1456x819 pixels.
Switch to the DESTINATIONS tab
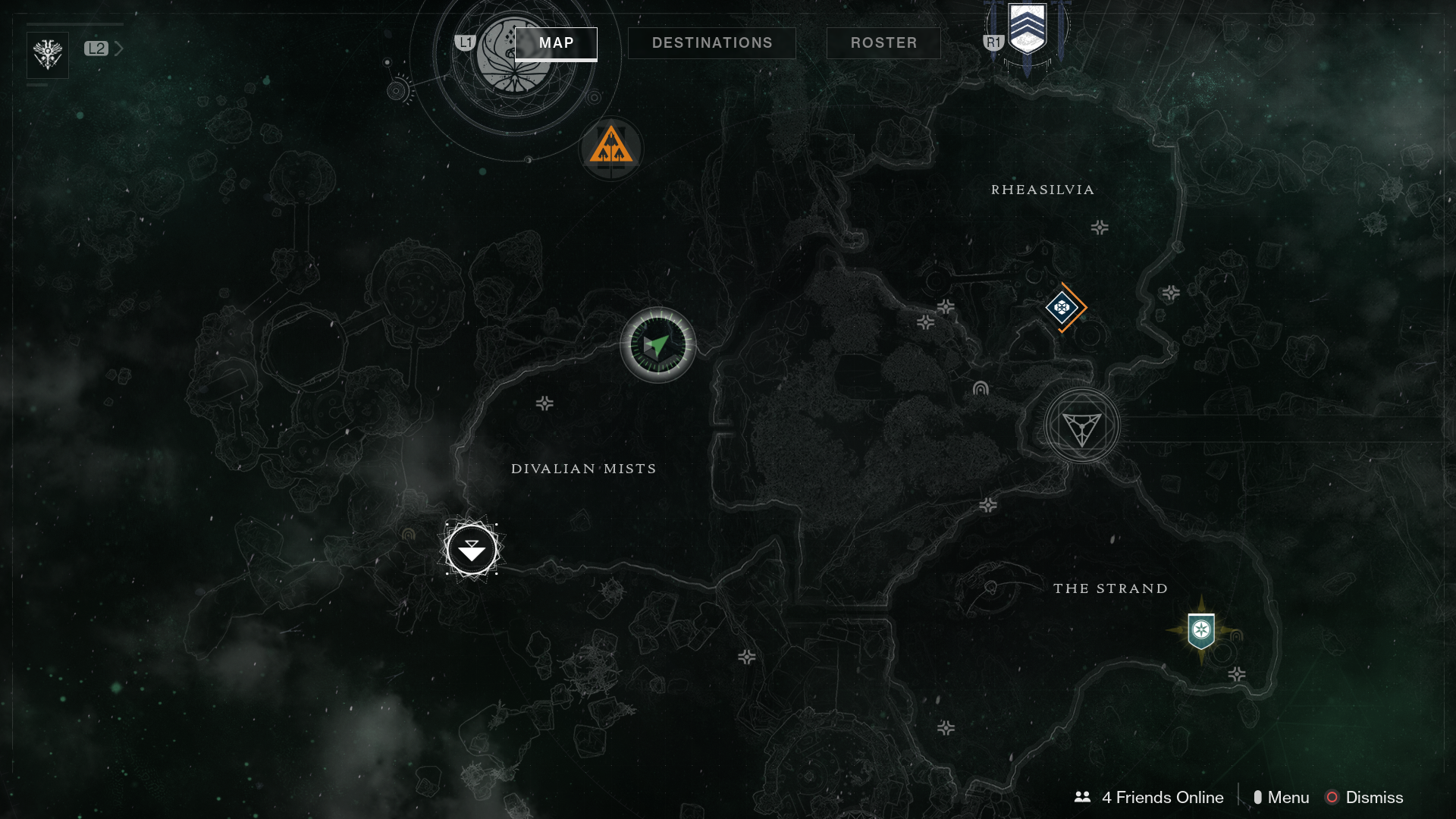click(711, 42)
